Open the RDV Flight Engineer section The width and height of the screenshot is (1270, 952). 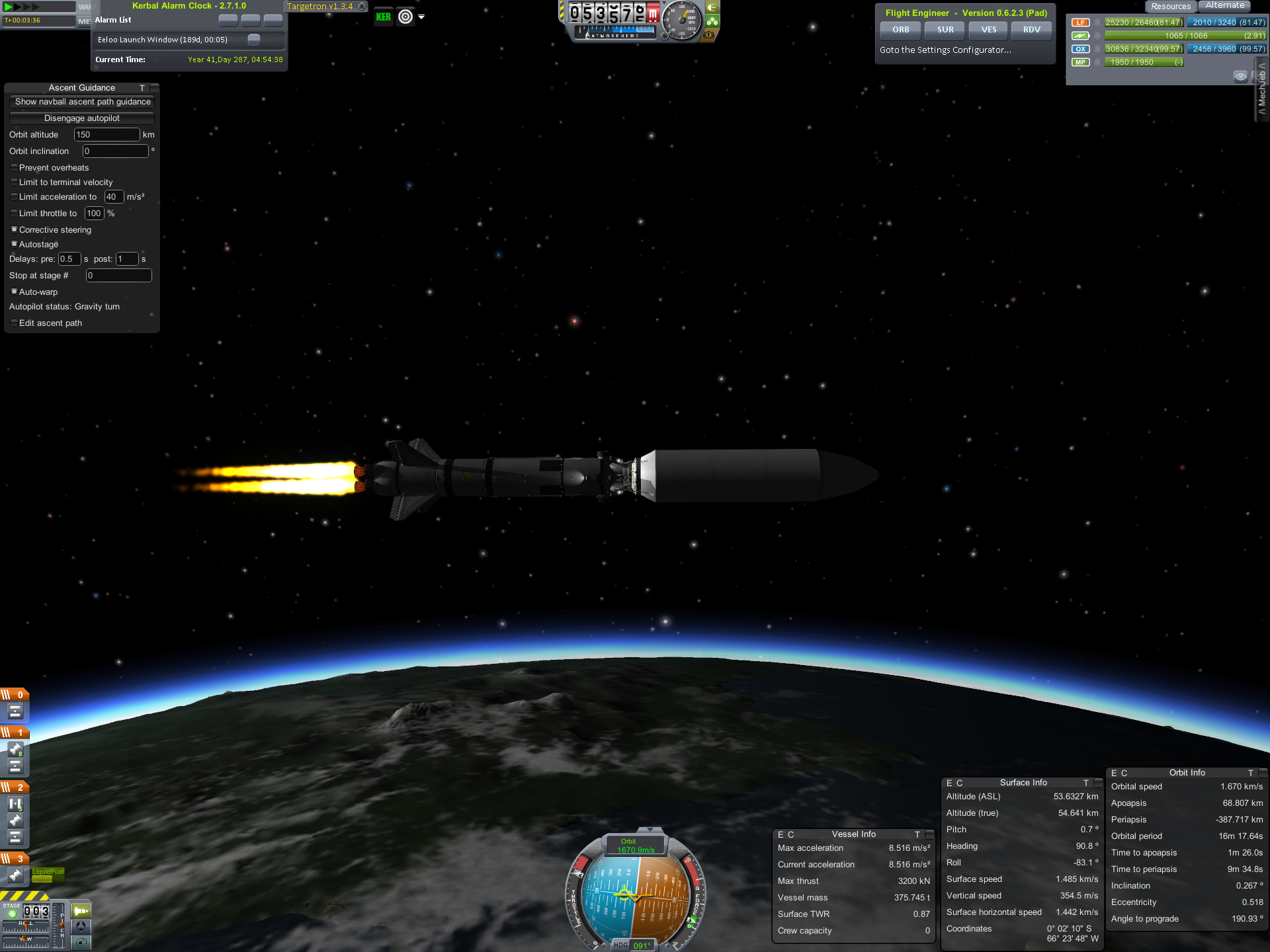pos(1031,30)
